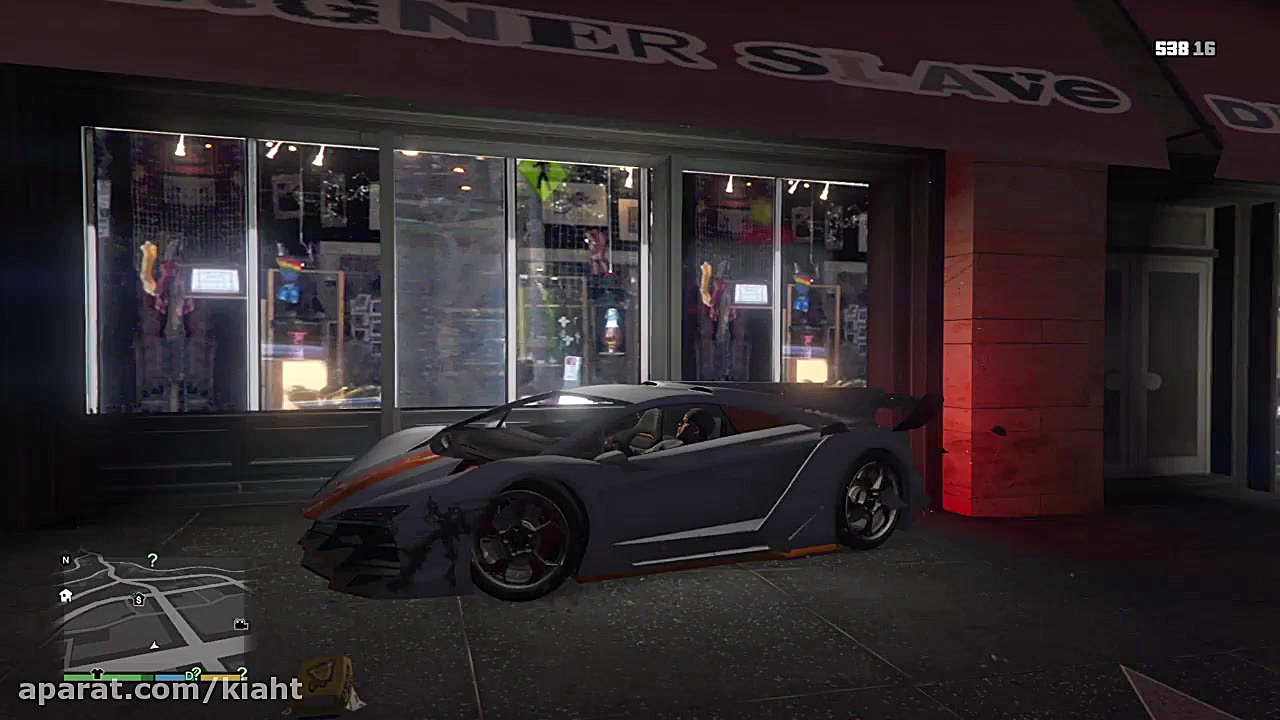Click the white player arrow on the minimap
Image resolution: width=1280 pixels, height=720 pixels.
click(155, 646)
